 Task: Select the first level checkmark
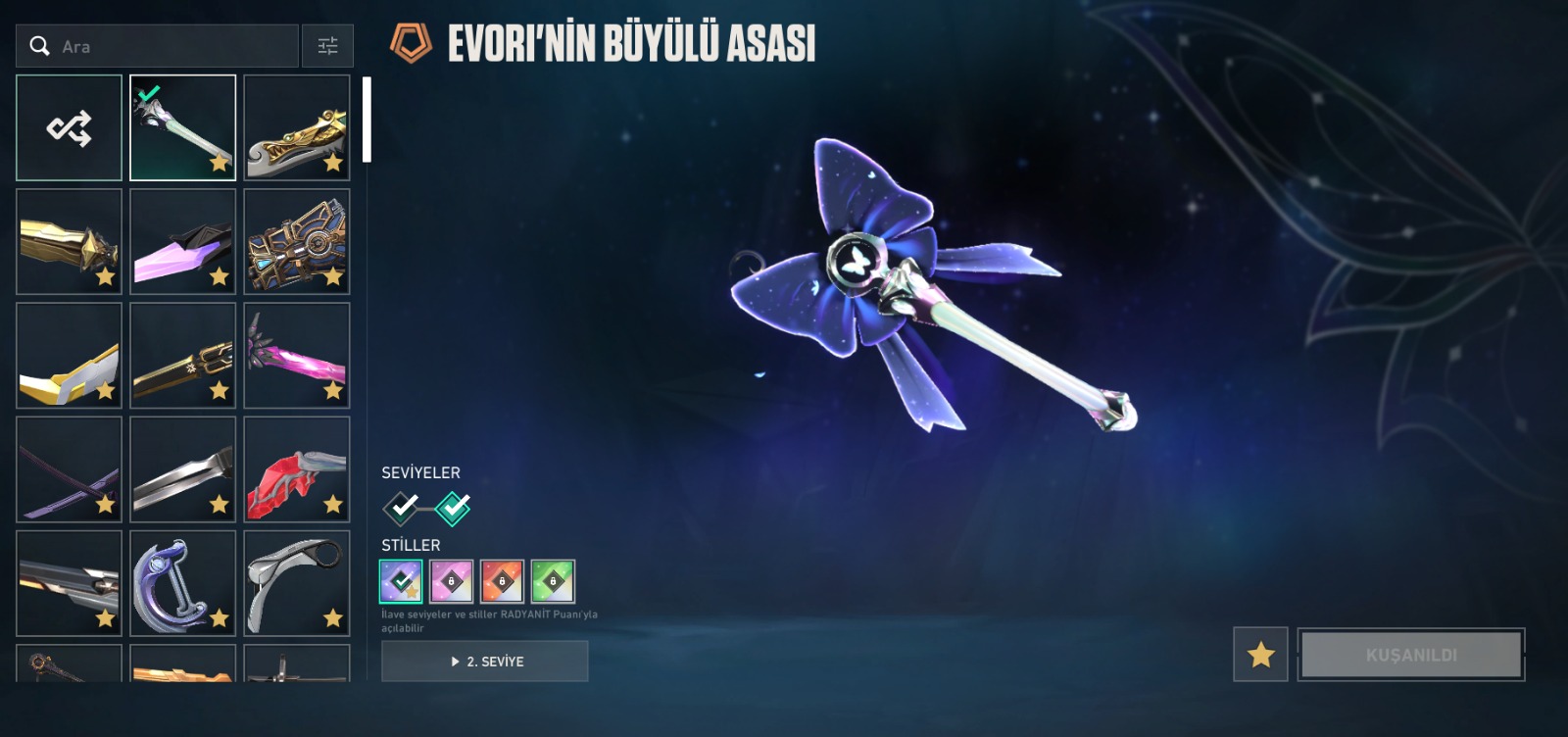(x=401, y=508)
